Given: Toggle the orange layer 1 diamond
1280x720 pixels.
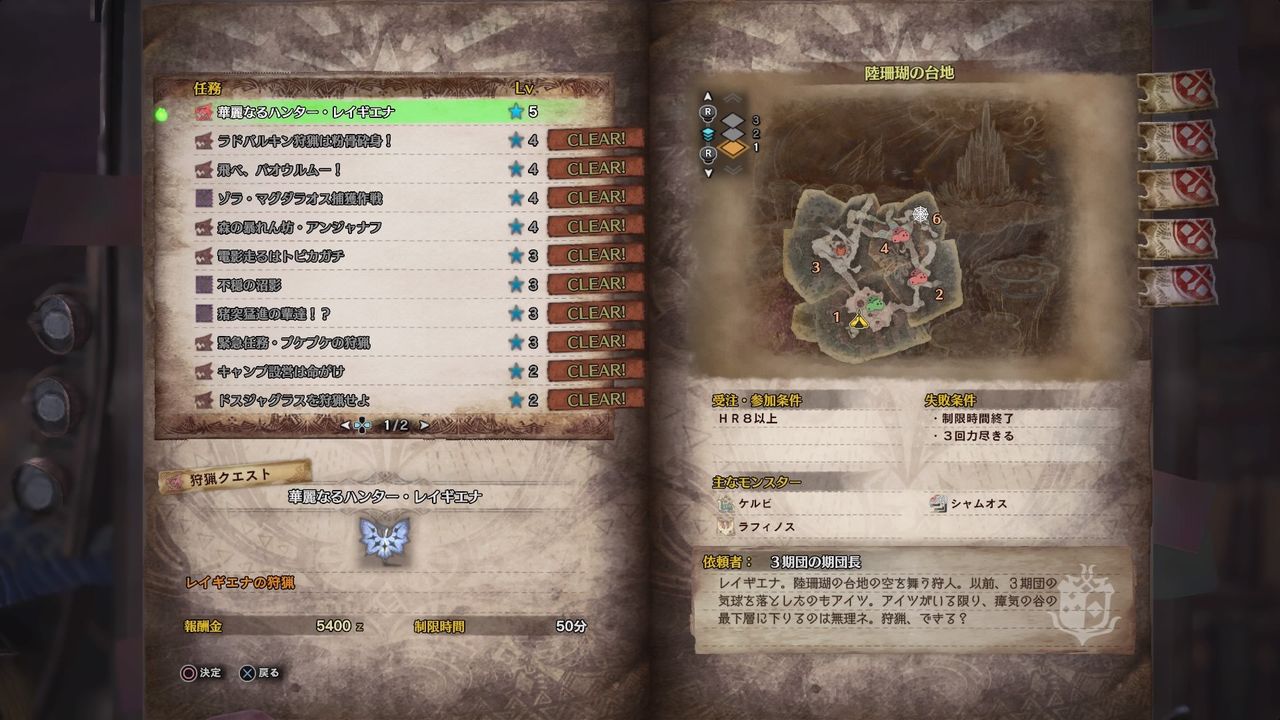Looking at the screenshot, I should [x=734, y=148].
